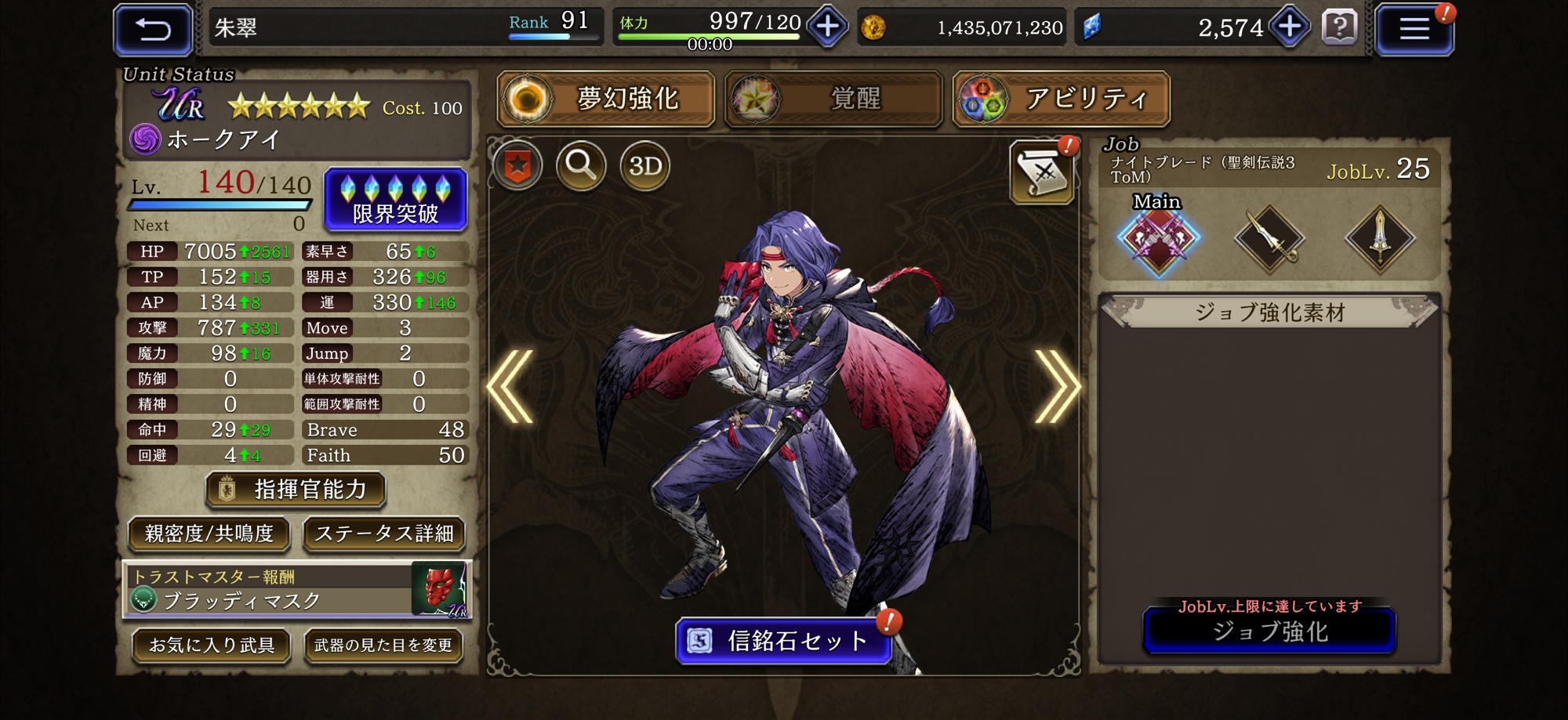Switch to the 3D model view
Screen dimensions: 1568x720
(645, 166)
